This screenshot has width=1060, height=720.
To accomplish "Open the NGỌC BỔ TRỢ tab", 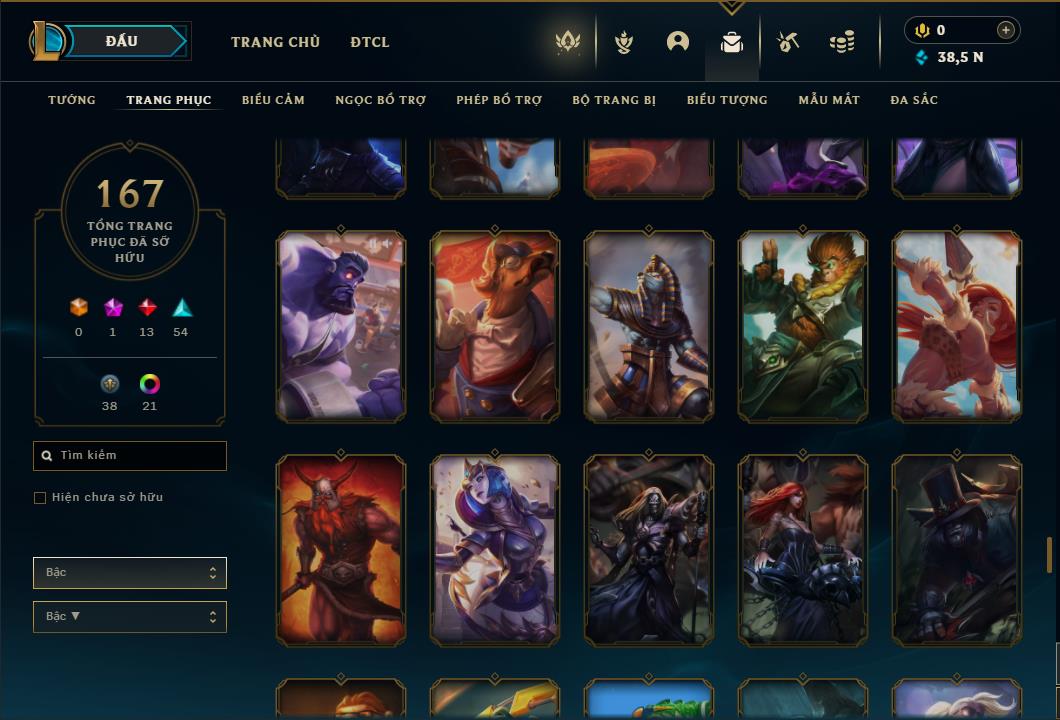I will [380, 100].
